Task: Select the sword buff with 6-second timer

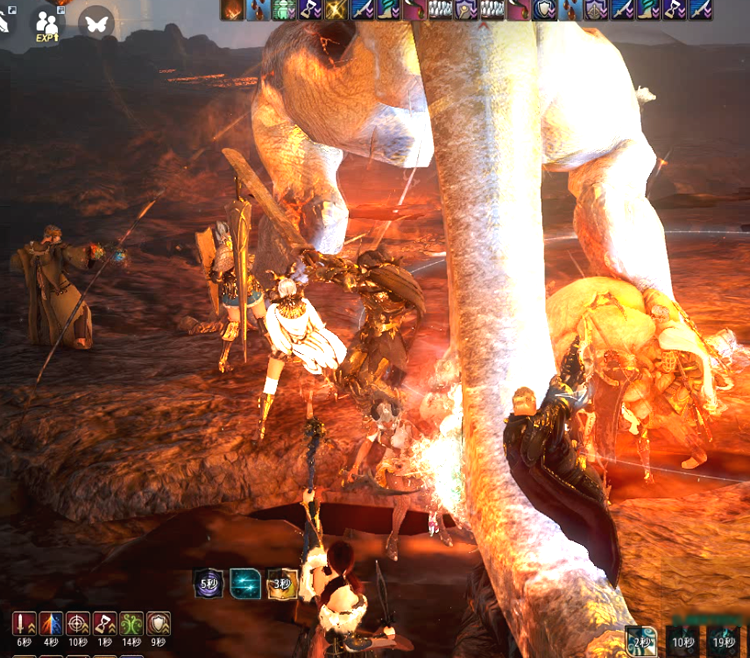Action: [24, 625]
